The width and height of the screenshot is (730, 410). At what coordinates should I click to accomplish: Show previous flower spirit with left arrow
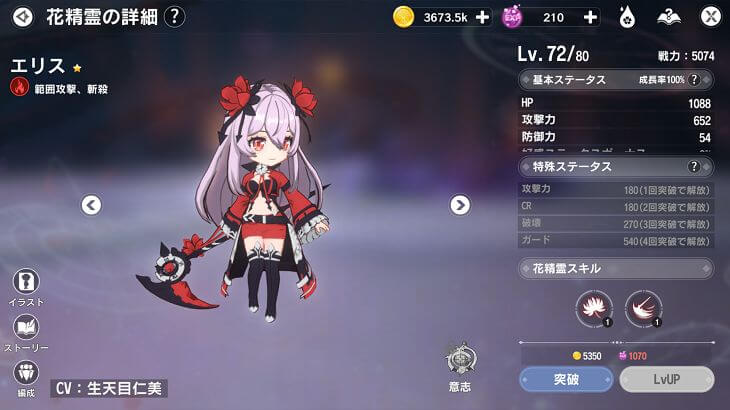(91, 205)
